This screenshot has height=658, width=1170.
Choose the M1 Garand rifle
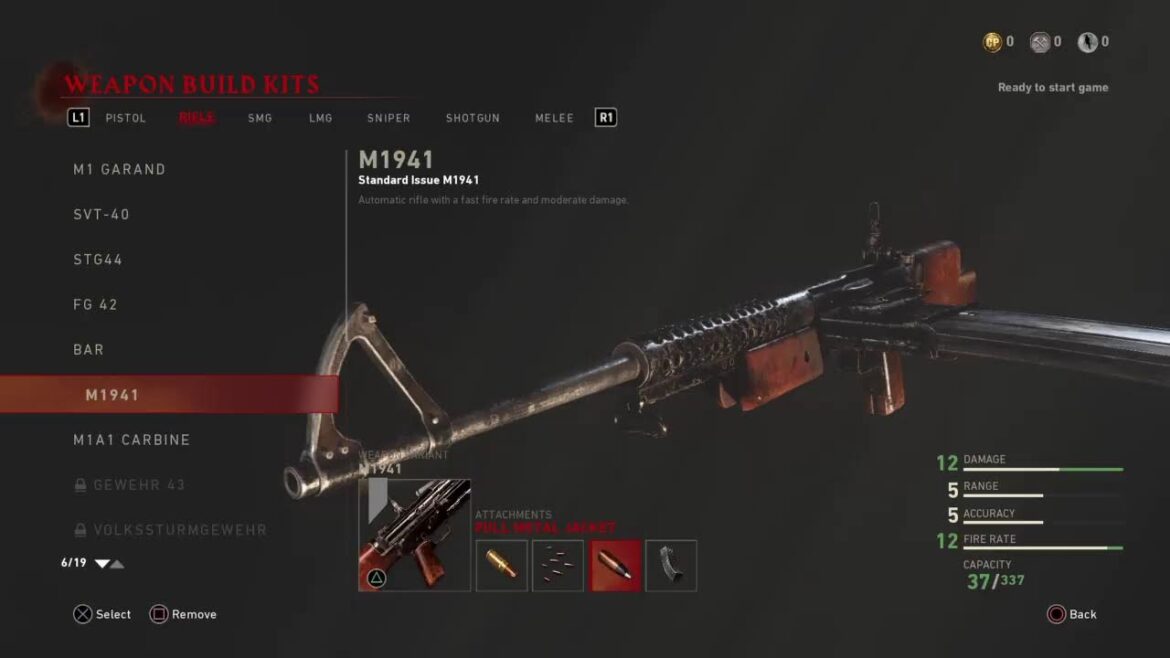click(x=119, y=169)
